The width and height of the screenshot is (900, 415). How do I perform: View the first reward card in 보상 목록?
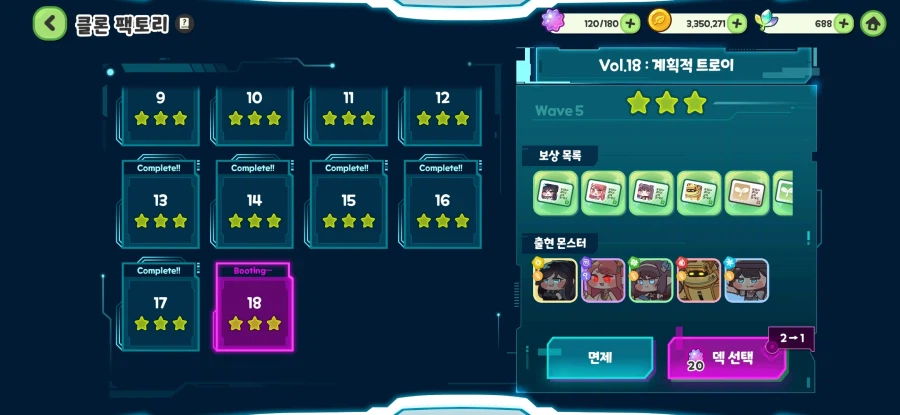[x=556, y=193]
